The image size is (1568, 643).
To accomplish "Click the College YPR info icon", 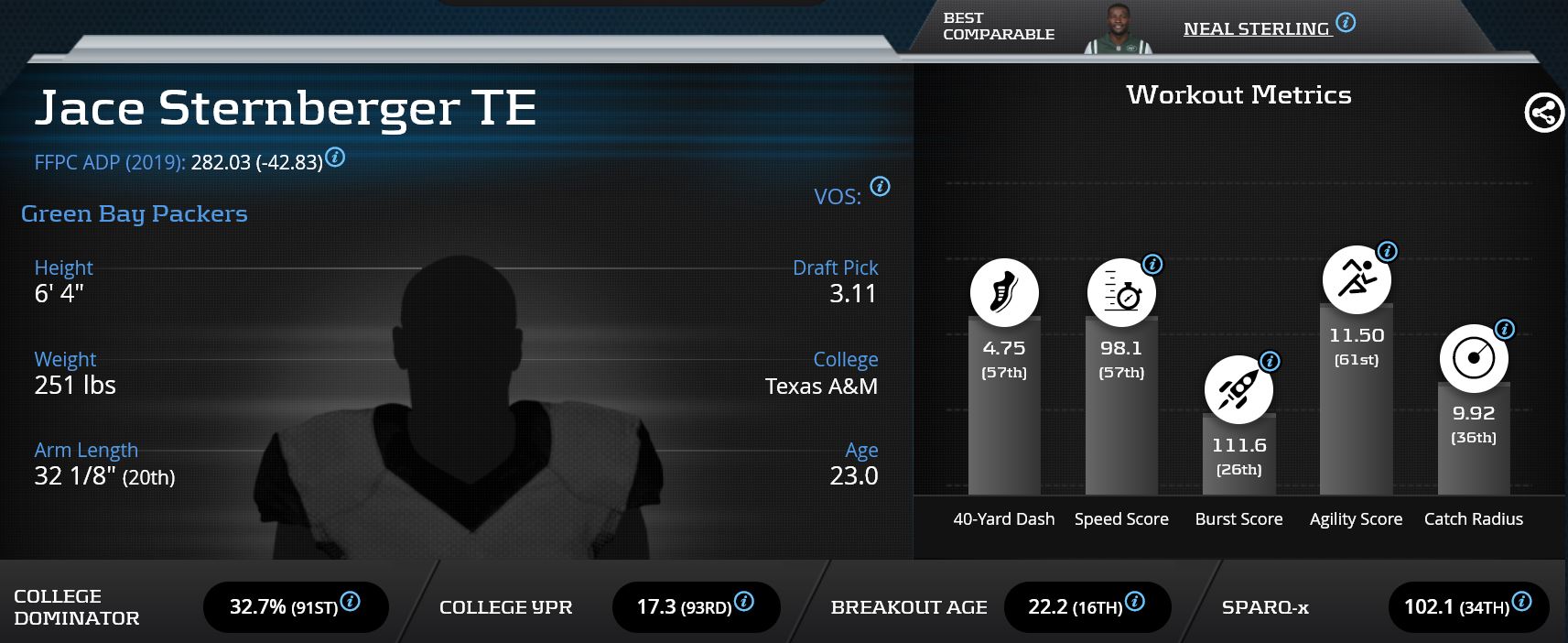I will (x=744, y=602).
